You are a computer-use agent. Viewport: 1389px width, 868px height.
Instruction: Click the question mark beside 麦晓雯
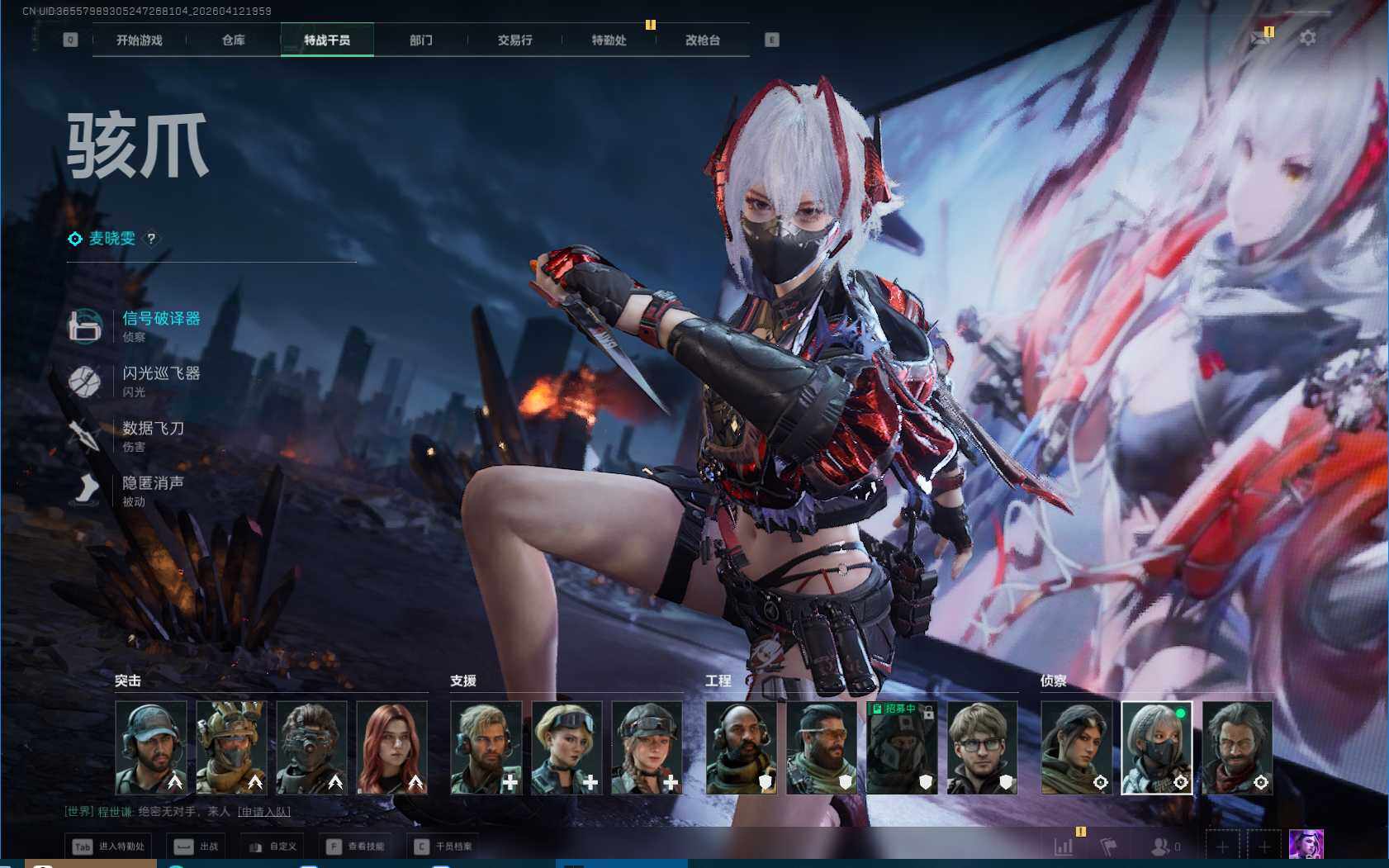pyautogui.click(x=151, y=239)
